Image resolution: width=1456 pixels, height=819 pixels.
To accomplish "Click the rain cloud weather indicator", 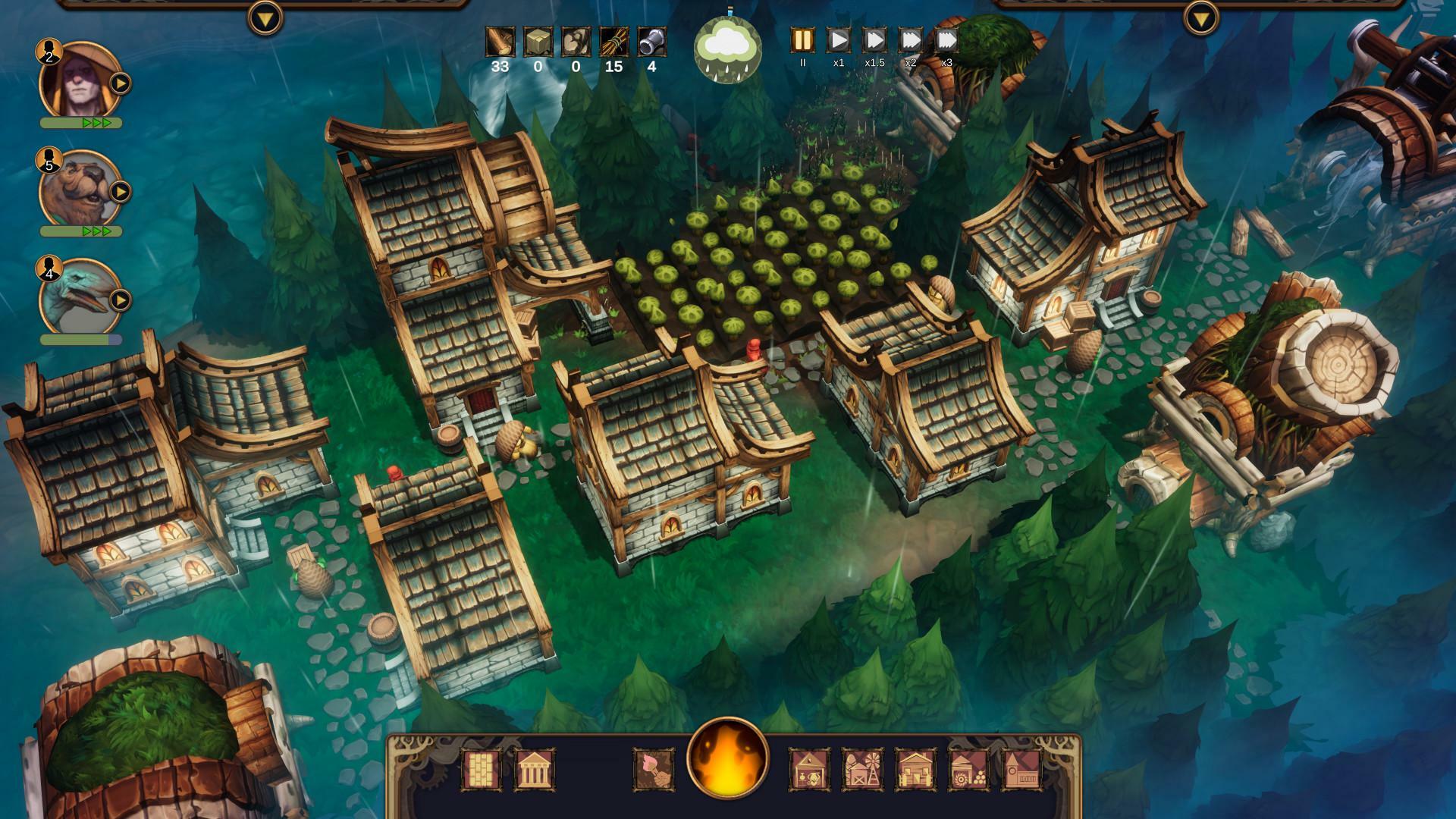I will tap(727, 48).
